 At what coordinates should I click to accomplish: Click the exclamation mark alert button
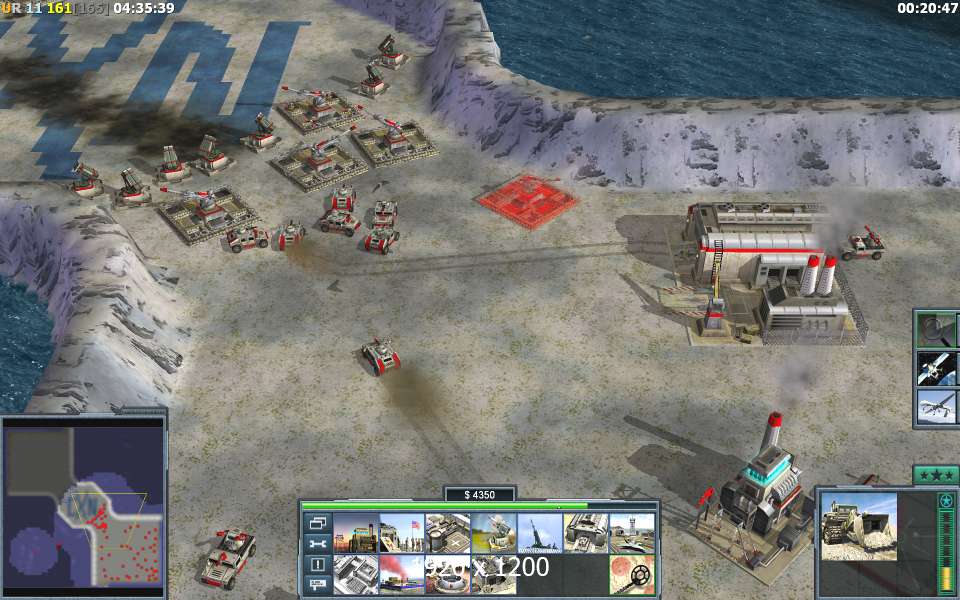tap(318, 565)
